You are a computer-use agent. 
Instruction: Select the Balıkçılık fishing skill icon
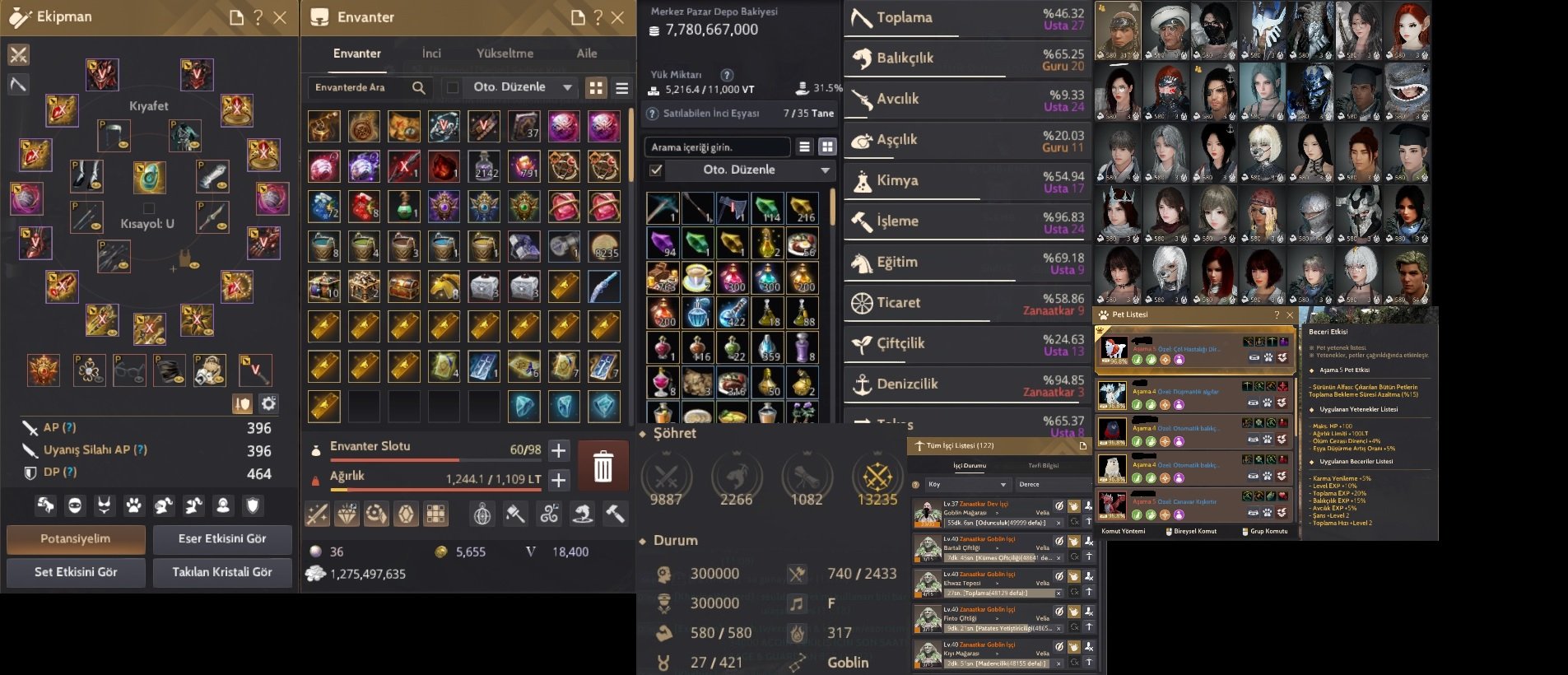coord(863,58)
